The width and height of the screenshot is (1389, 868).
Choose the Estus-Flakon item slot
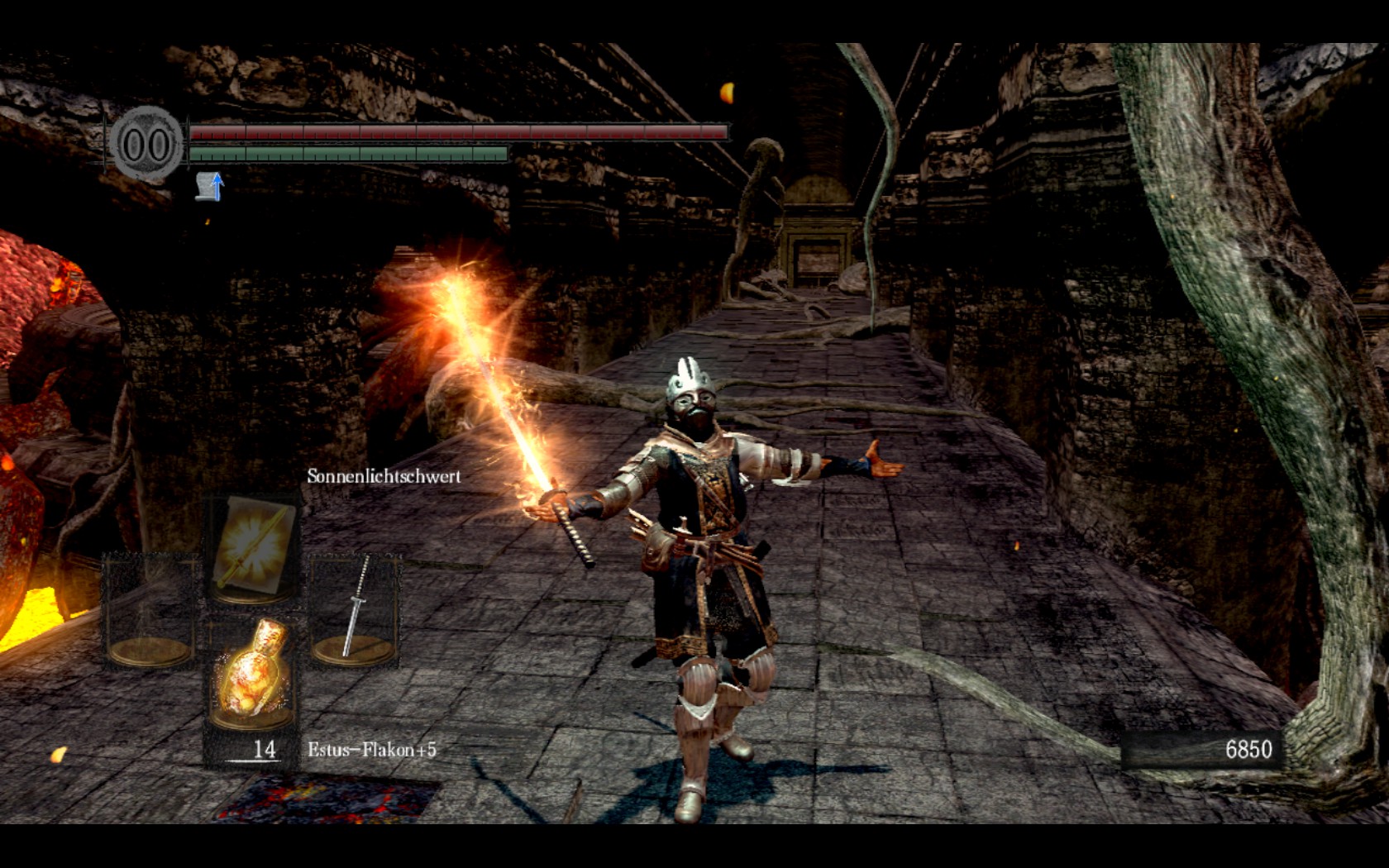[x=252, y=674]
